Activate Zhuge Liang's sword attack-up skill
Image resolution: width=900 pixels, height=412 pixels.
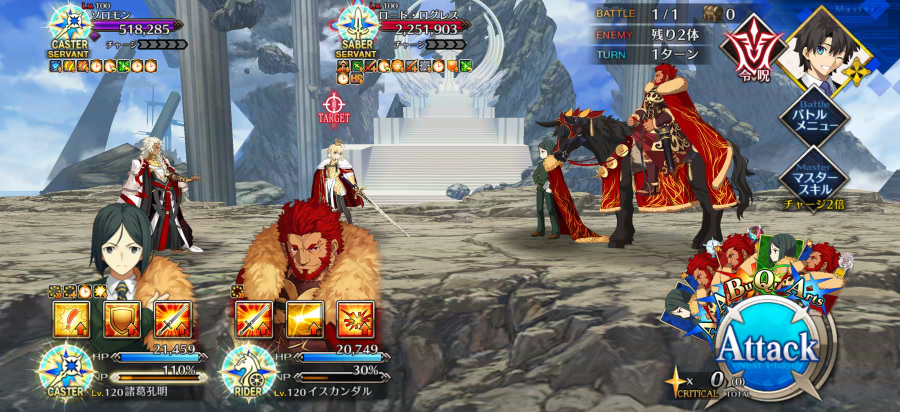click(x=170, y=319)
